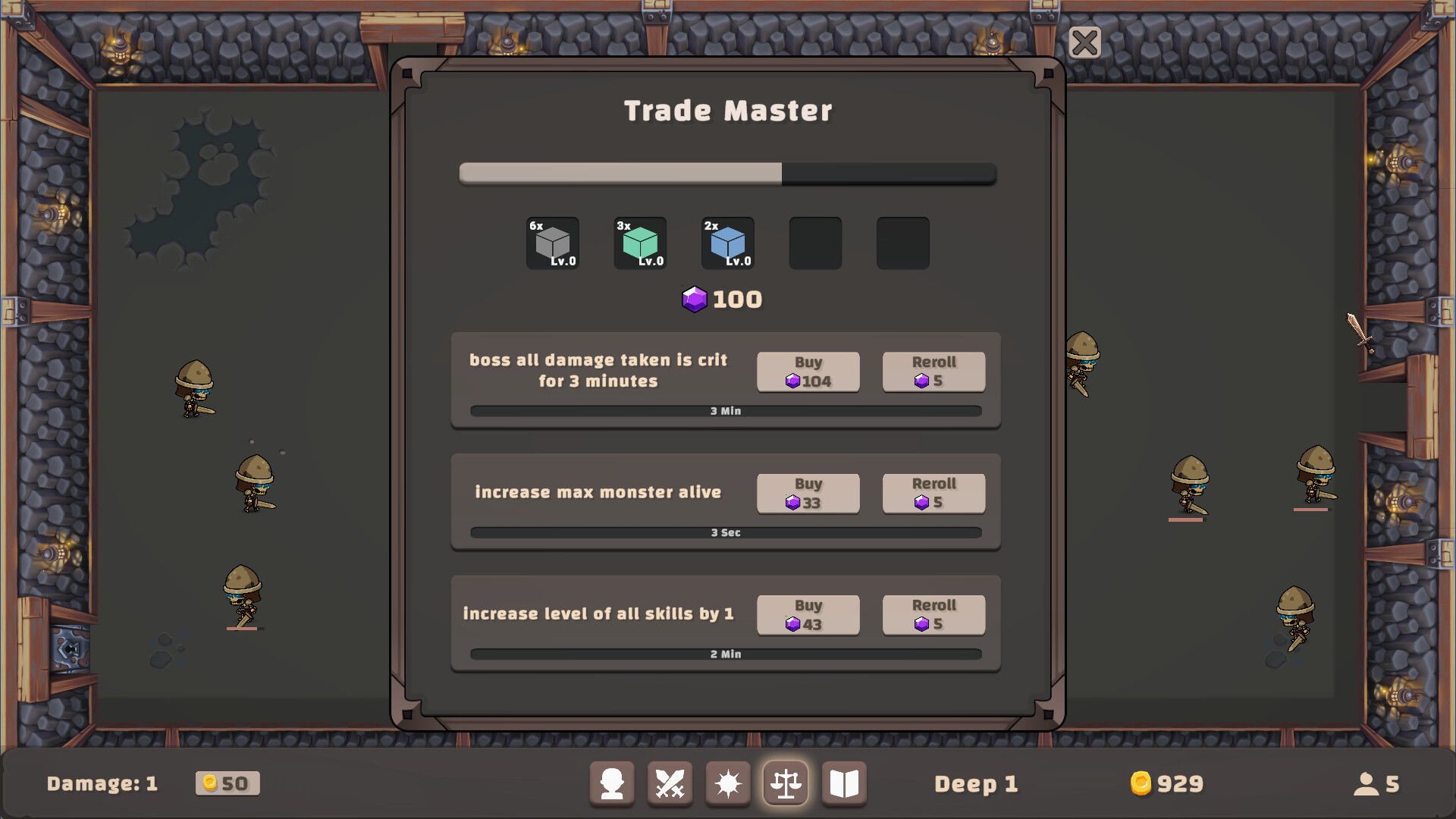Select the 2x blue cube slot

(726, 243)
